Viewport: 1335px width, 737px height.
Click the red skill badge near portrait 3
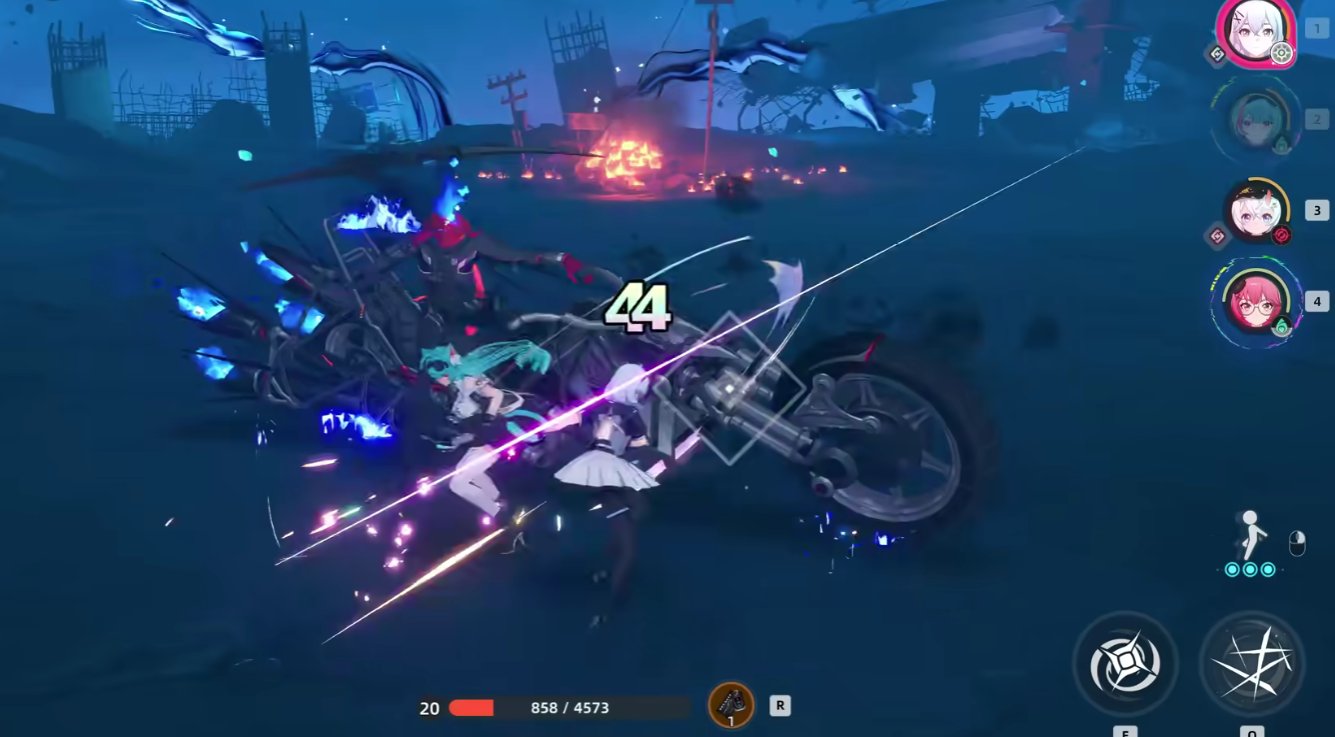point(1280,233)
